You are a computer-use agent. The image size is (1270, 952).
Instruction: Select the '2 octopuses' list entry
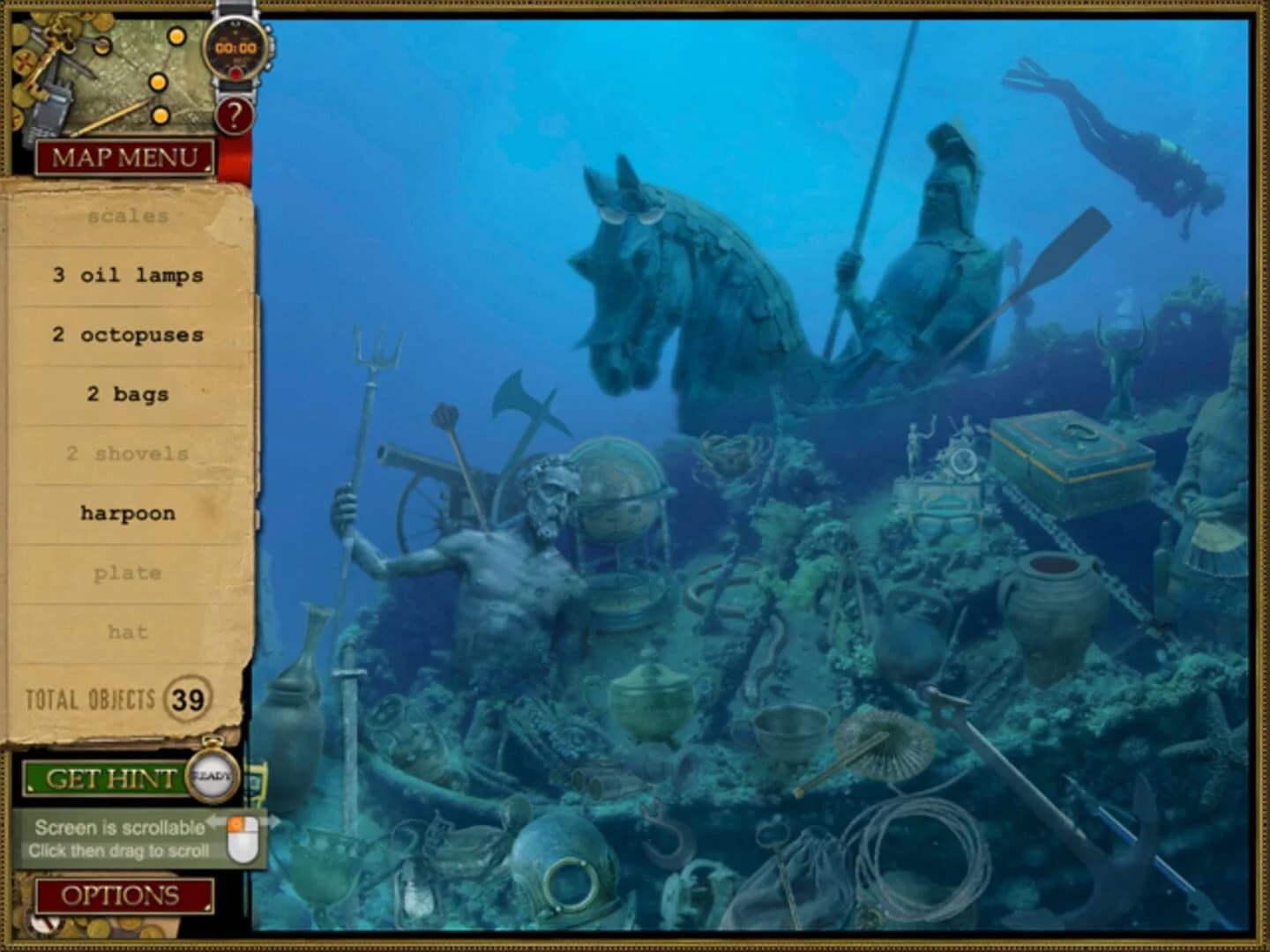[129, 334]
